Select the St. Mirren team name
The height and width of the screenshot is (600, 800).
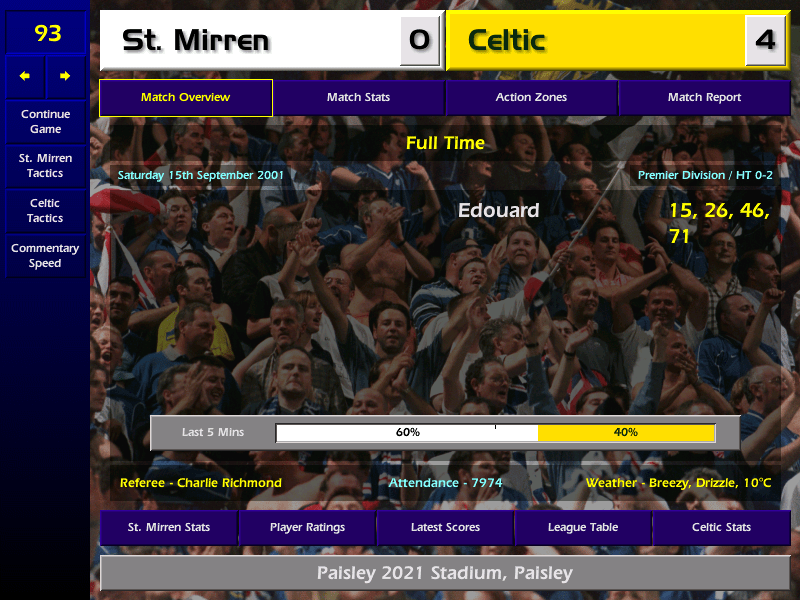click(x=196, y=41)
